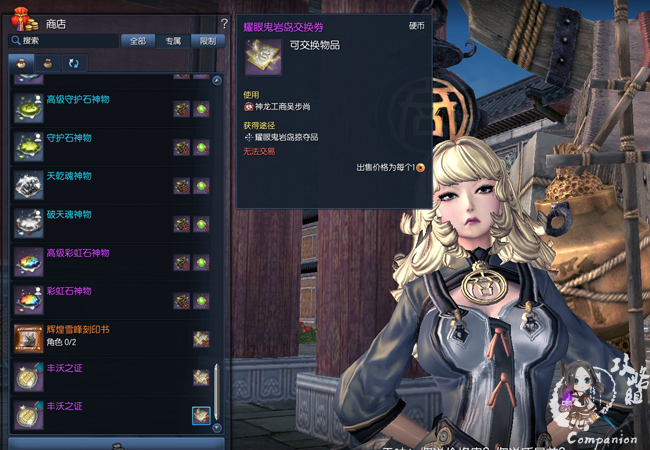Choose the 限制 filter
This screenshot has width=650, height=450.
click(207, 41)
